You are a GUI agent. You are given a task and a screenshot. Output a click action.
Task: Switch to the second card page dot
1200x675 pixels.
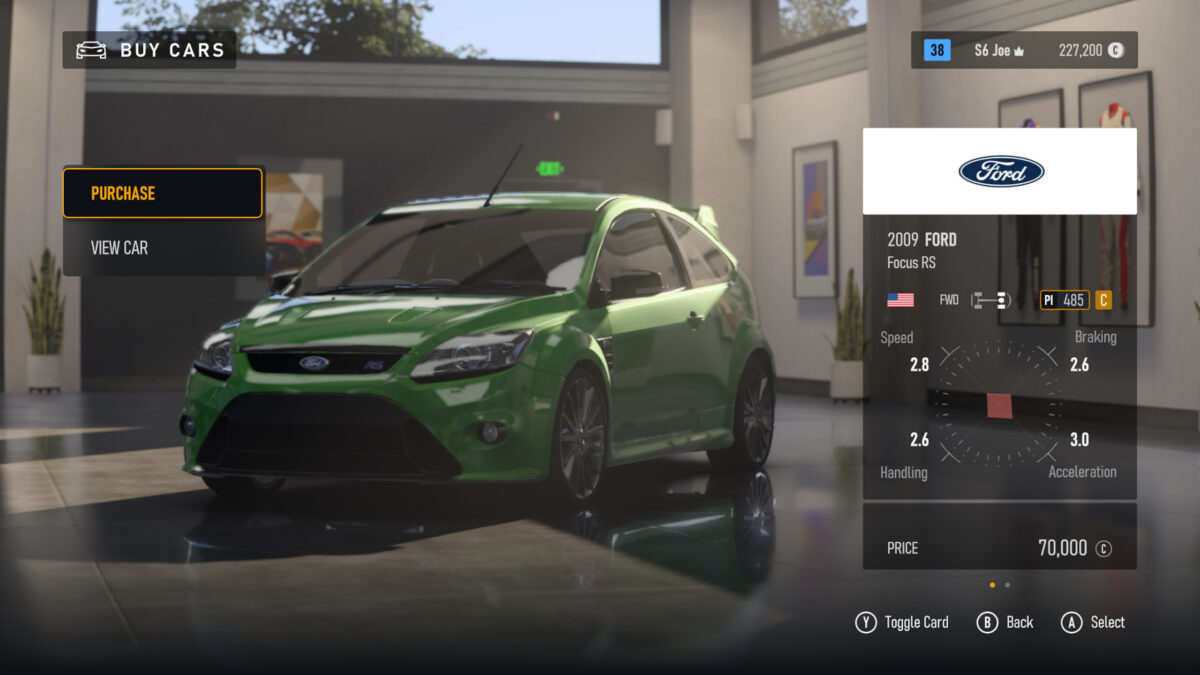(1007, 585)
